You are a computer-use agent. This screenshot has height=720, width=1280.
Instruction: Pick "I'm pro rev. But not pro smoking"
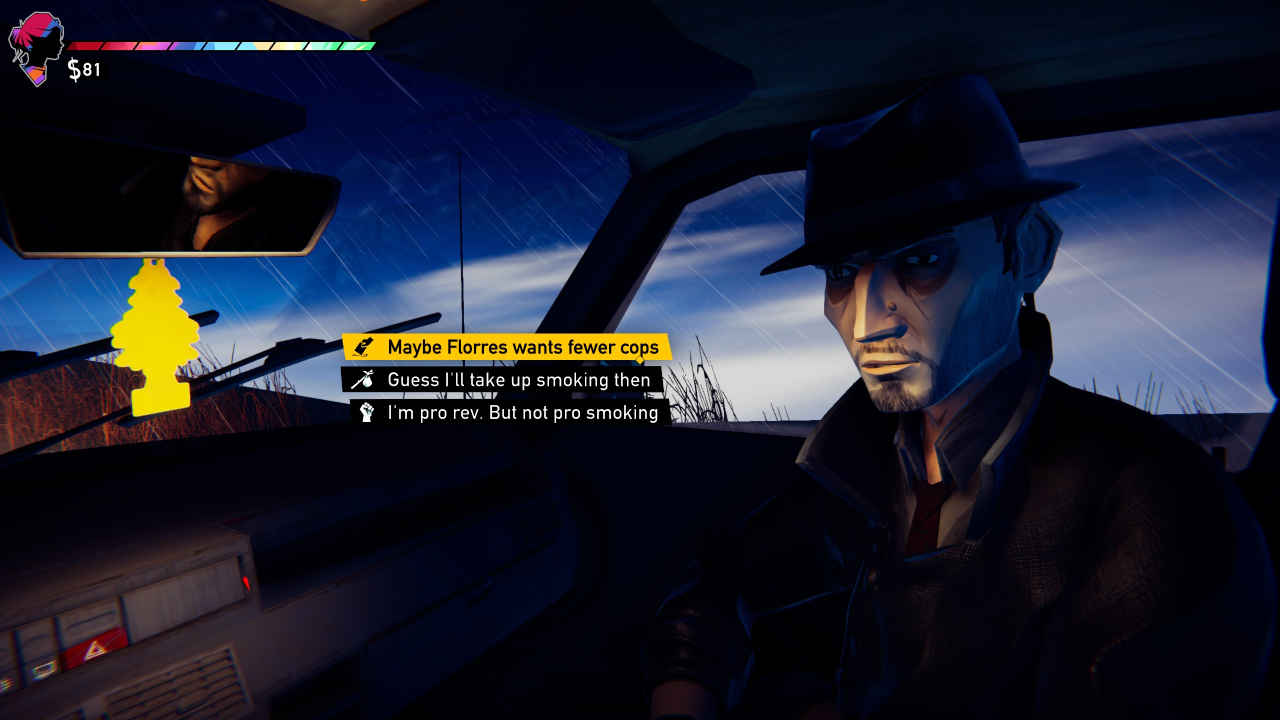[522, 412]
